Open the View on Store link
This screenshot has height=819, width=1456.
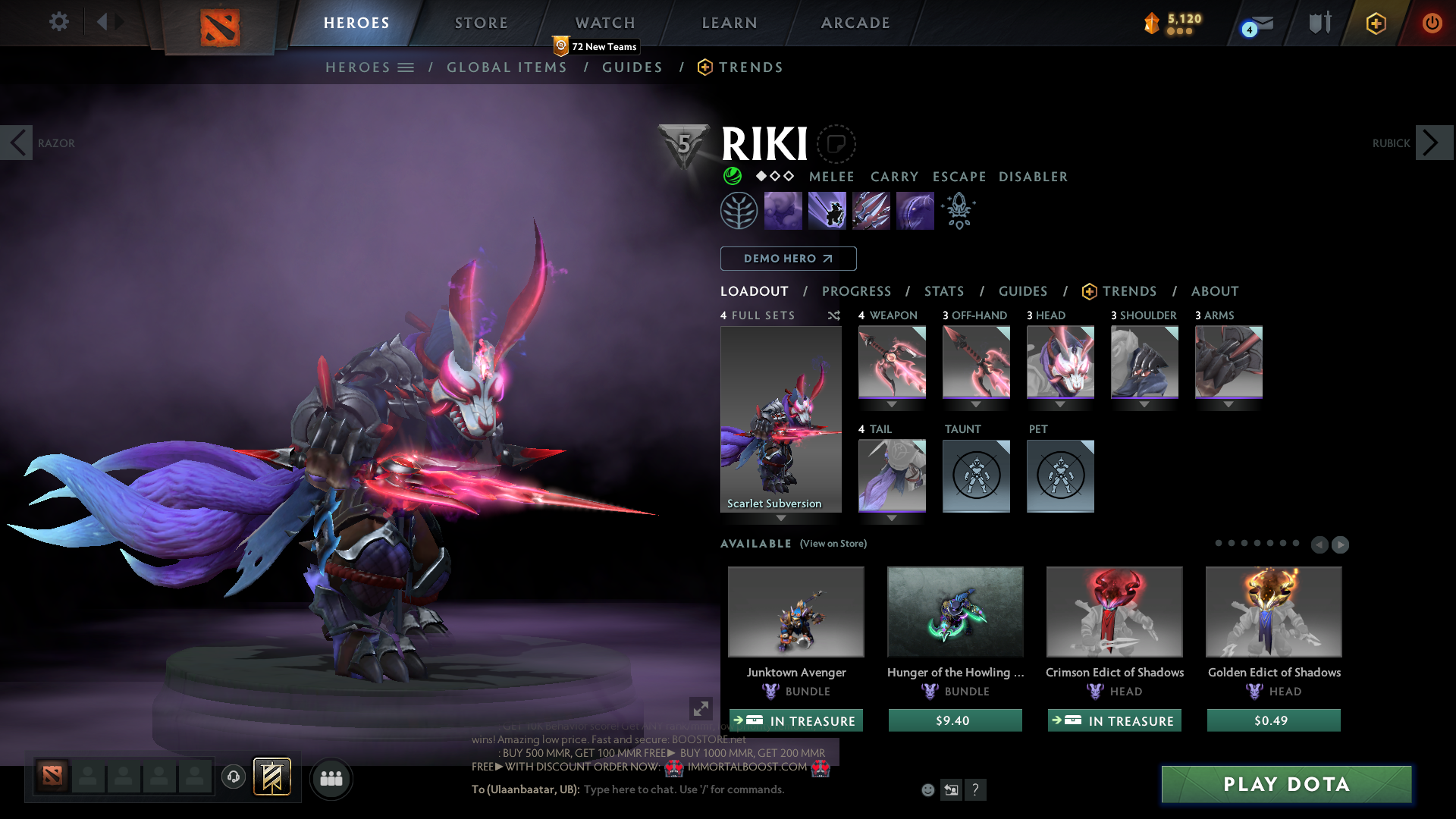(832, 544)
